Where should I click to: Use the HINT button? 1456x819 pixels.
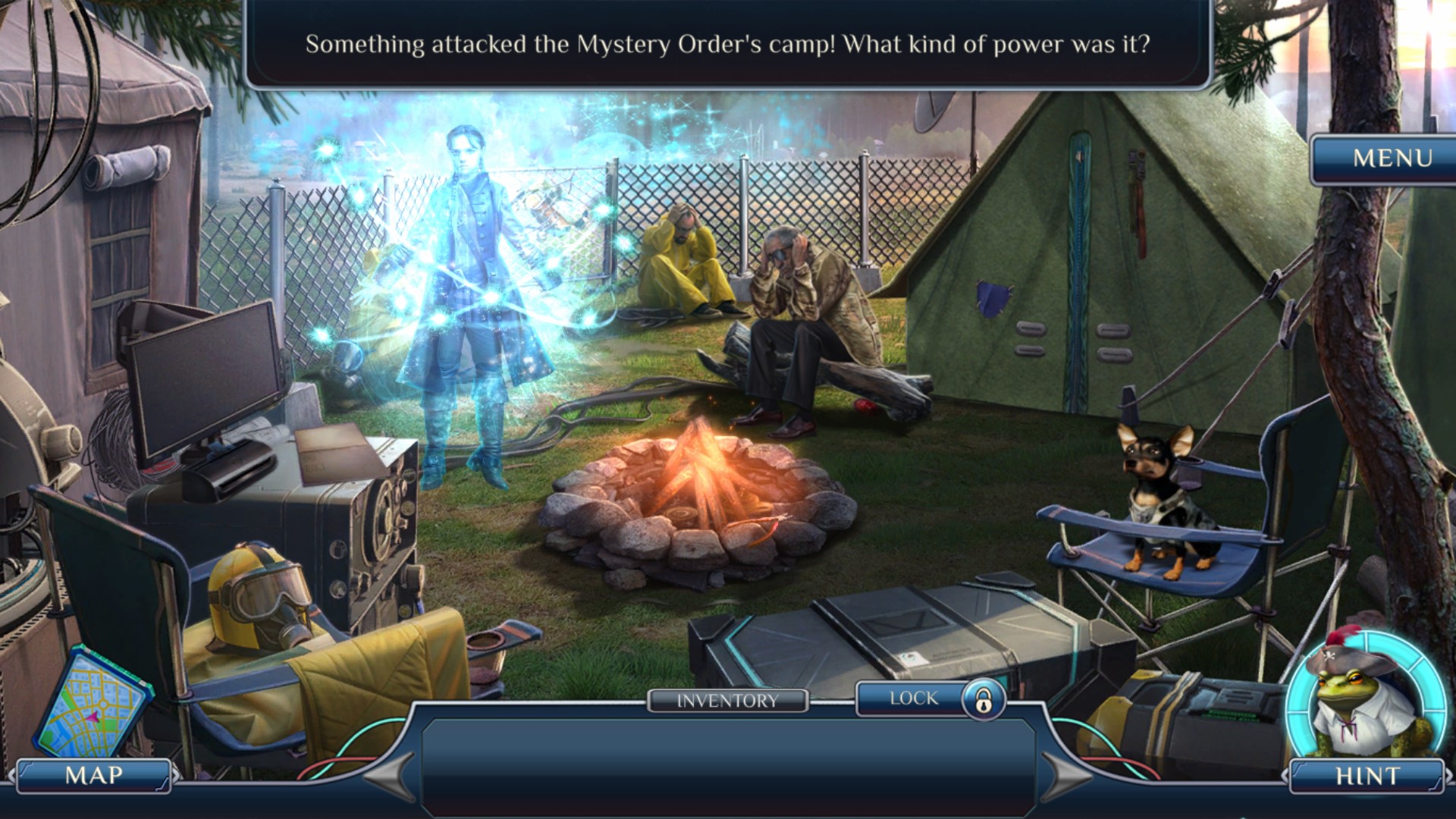(x=1367, y=776)
